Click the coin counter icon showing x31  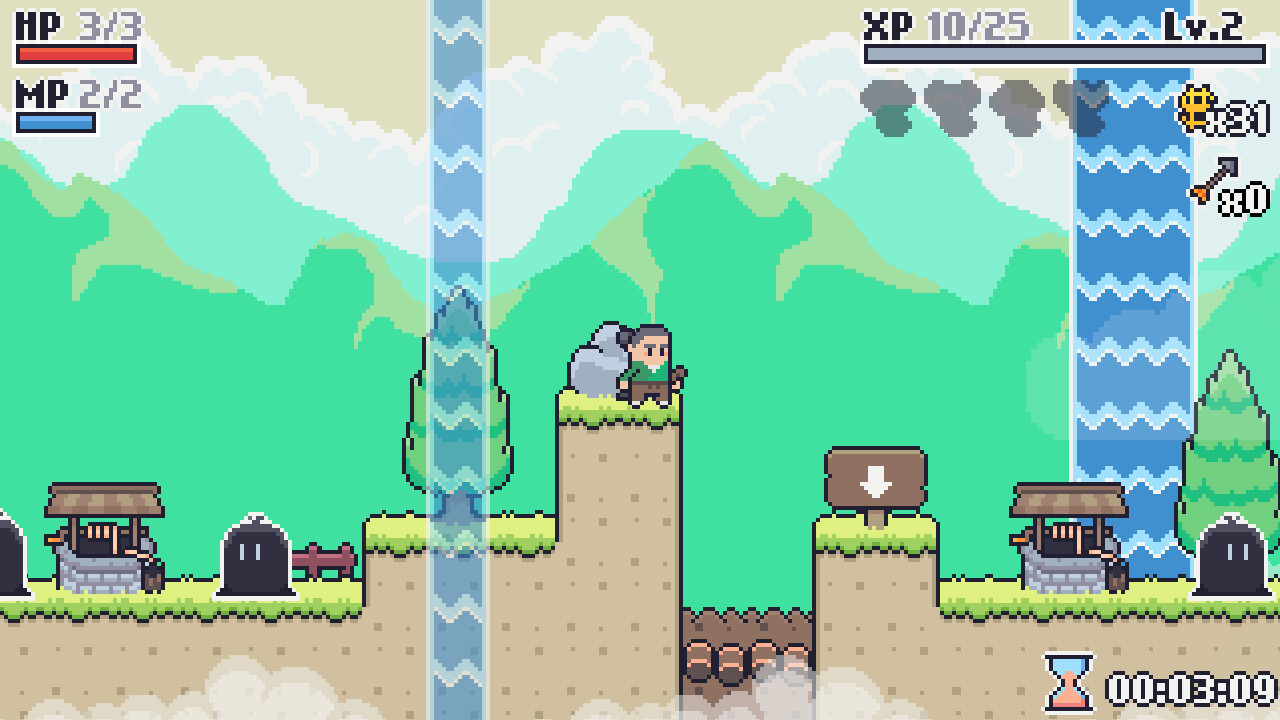pos(1193,108)
